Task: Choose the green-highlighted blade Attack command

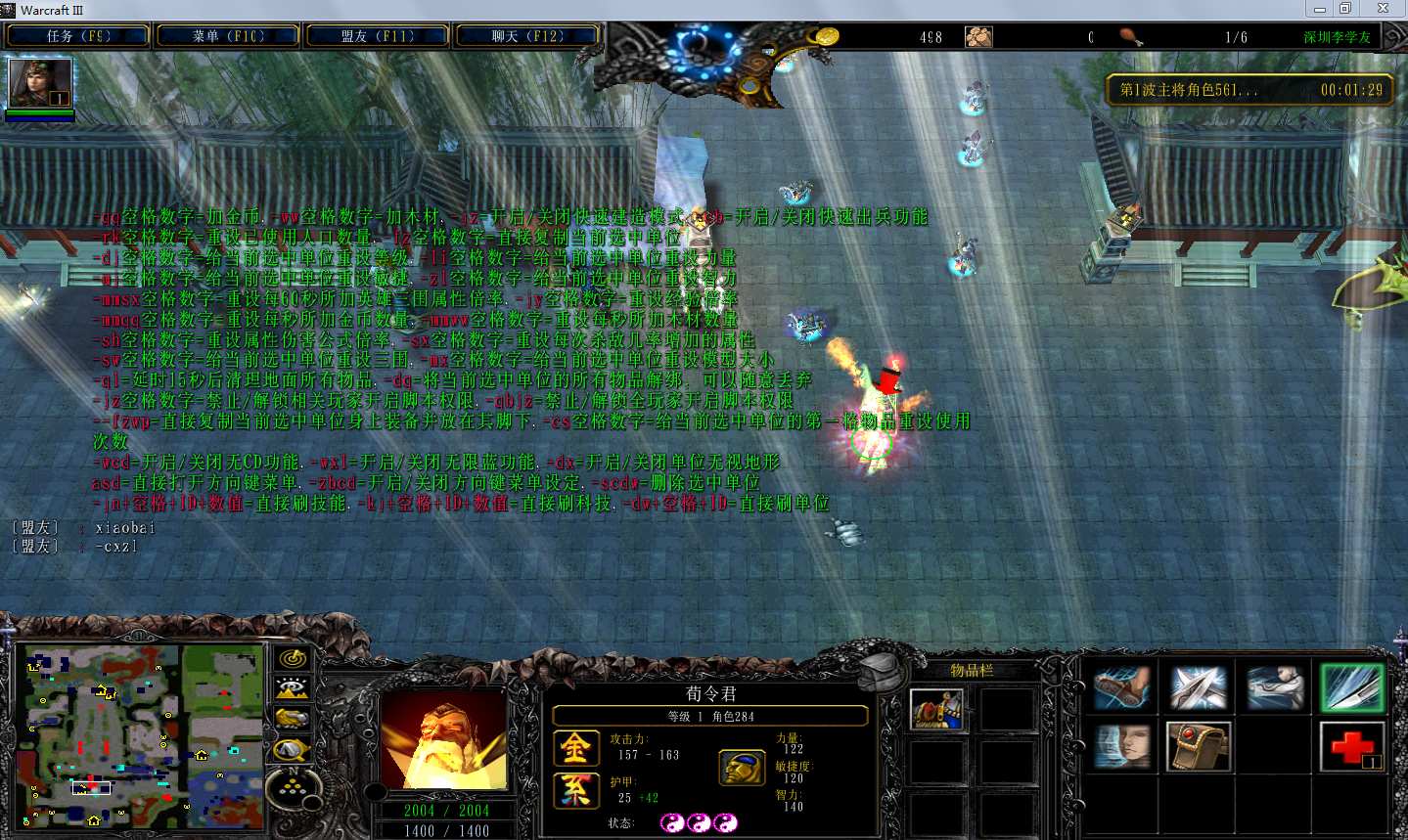Action: 1351,687
